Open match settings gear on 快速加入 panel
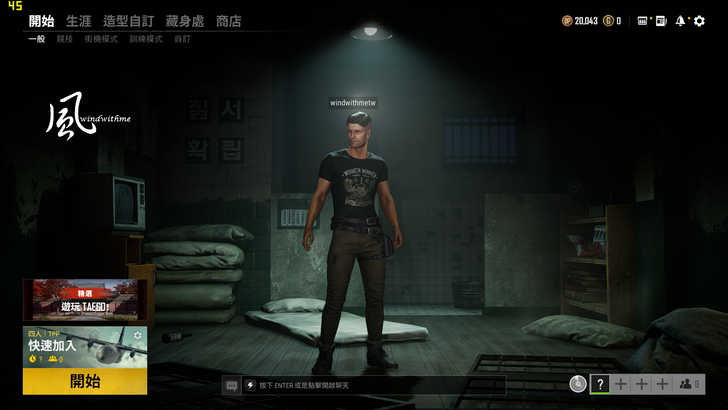 click(137, 336)
